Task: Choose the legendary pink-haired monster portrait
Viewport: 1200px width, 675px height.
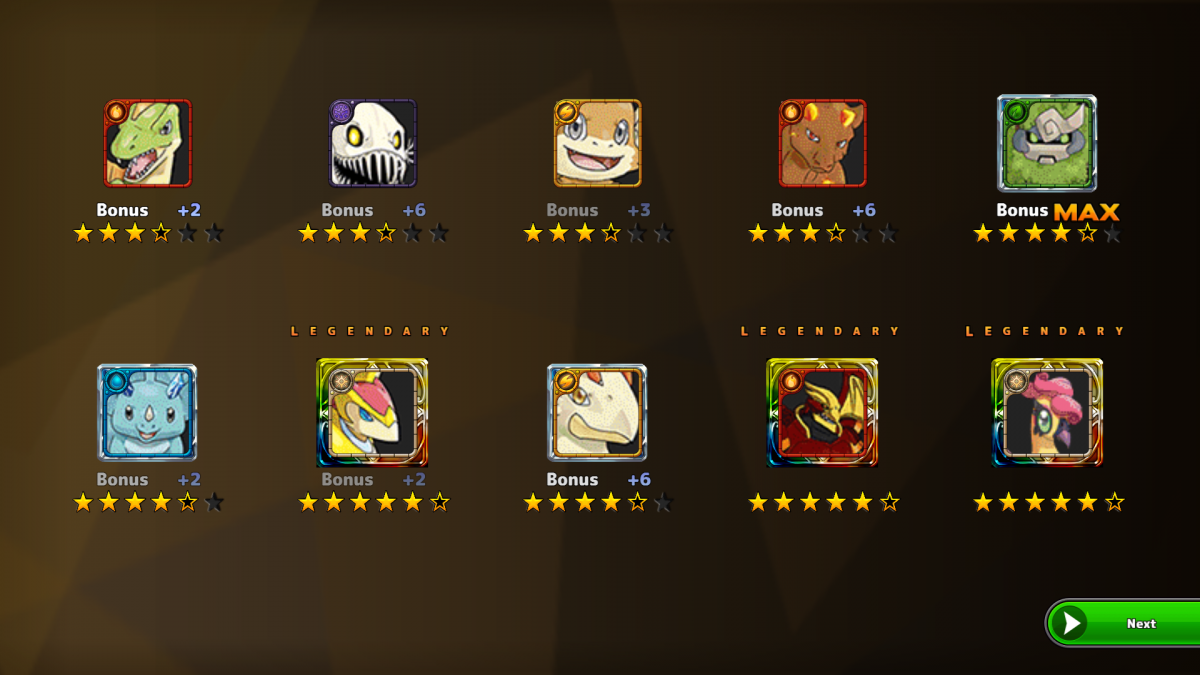Action: pyautogui.click(x=1047, y=413)
